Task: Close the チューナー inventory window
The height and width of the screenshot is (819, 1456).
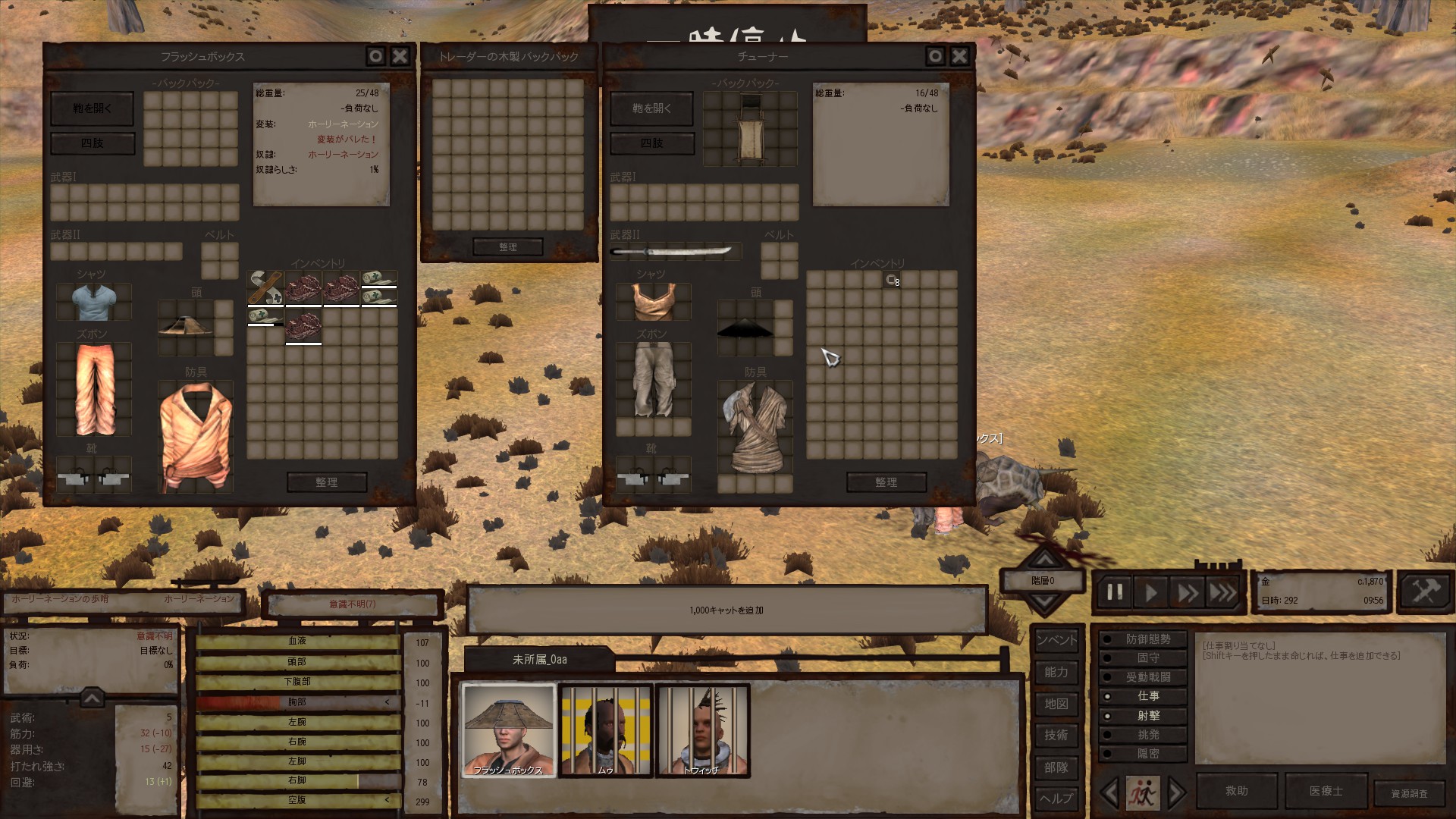Action: click(x=959, y=56)
